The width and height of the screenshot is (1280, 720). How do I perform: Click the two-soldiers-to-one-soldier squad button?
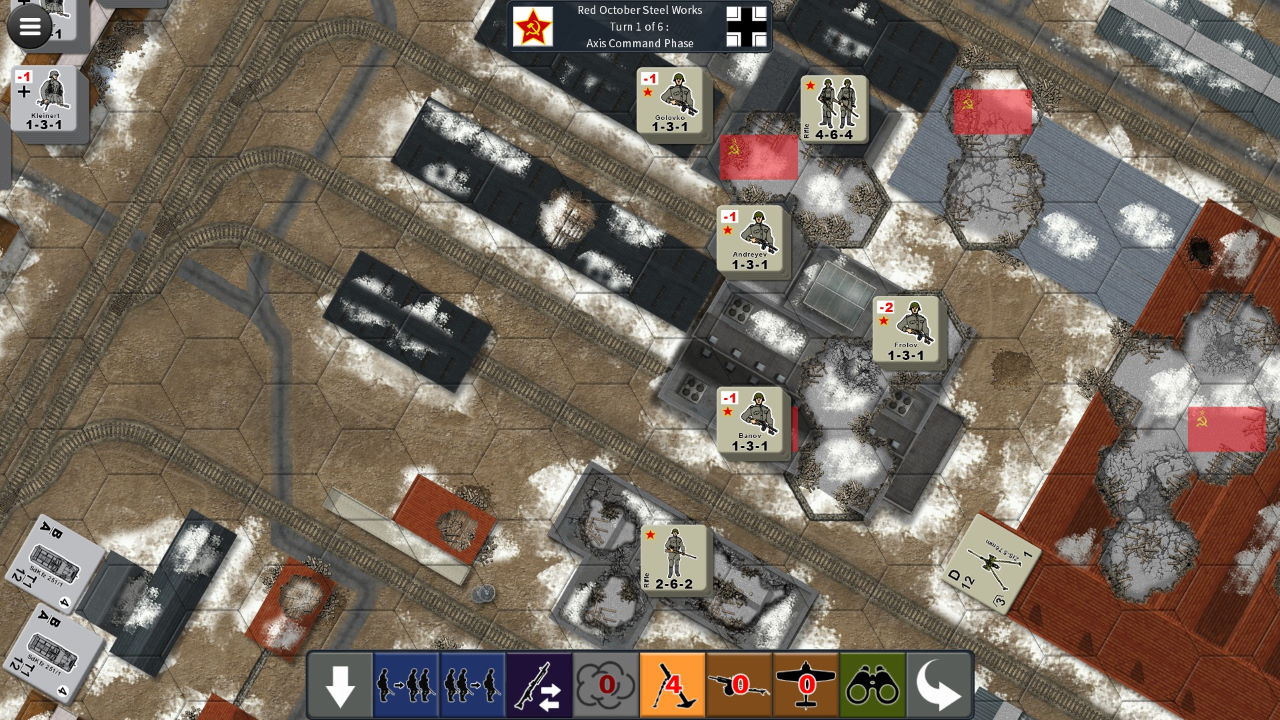(471, 686)
